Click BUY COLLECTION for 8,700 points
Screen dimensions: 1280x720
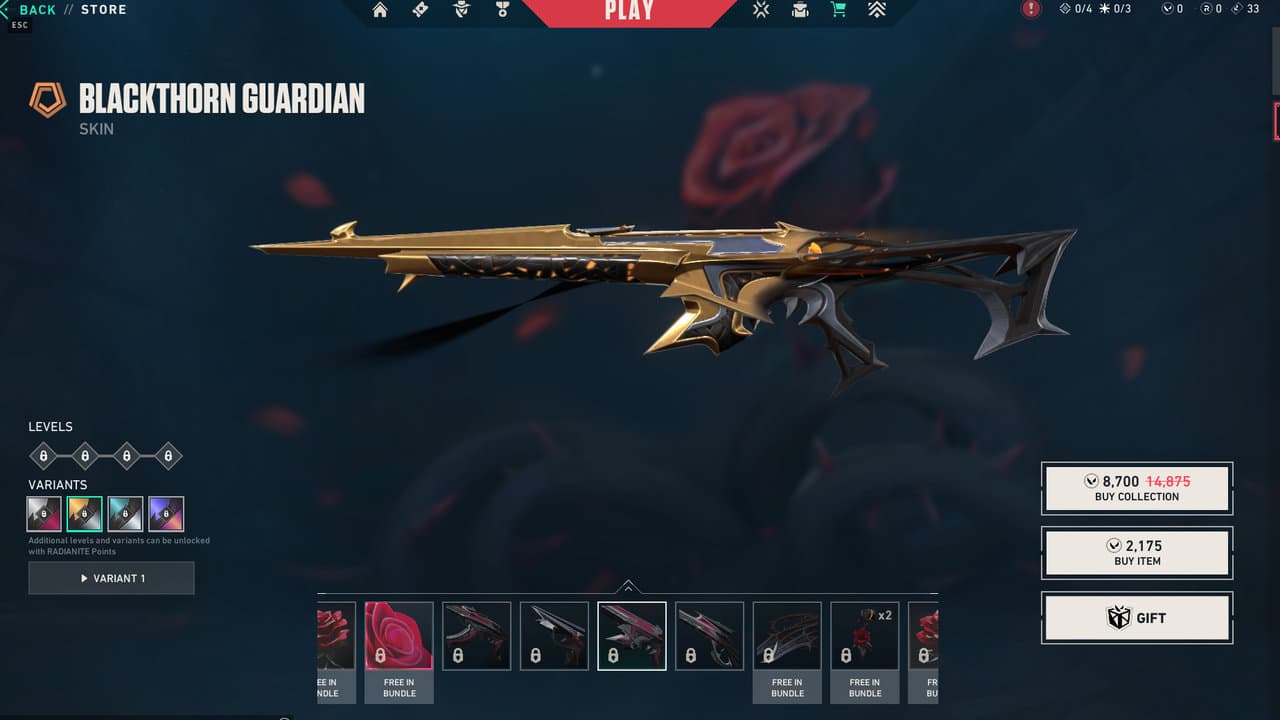pos(1136,487)
